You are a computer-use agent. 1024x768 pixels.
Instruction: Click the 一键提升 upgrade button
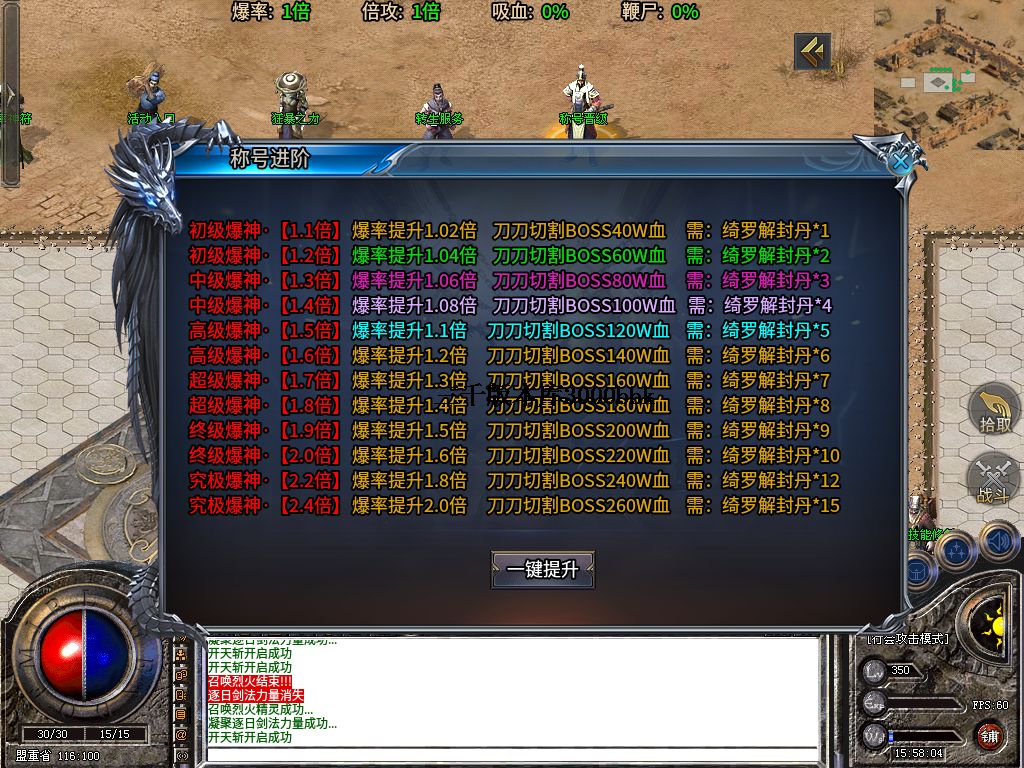click(x=543, y=569)
